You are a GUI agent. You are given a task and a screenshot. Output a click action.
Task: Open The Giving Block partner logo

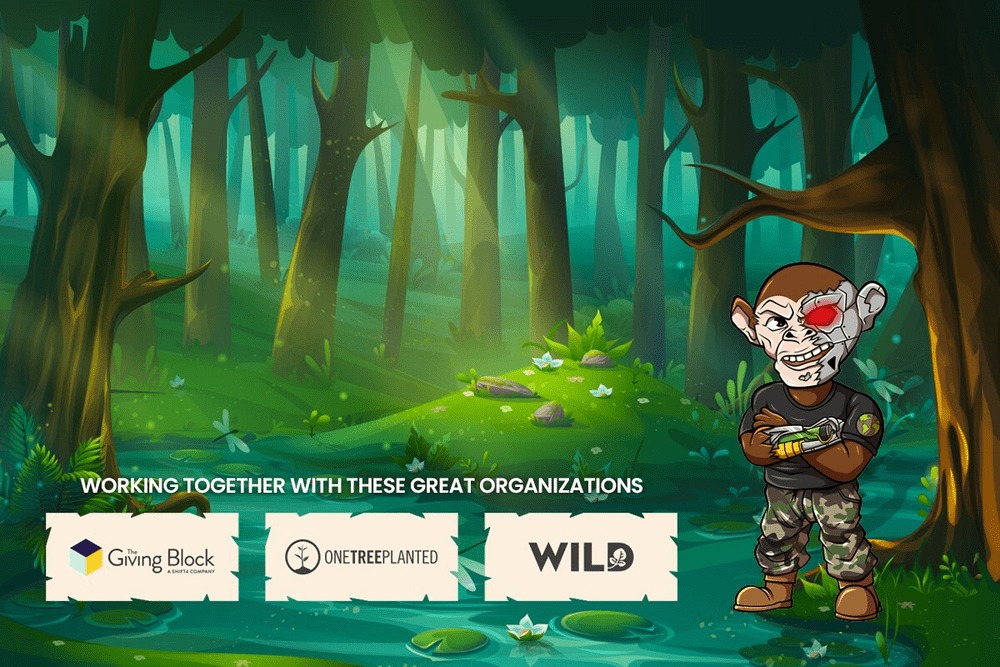pyautogui.click(x=142, y=556)
